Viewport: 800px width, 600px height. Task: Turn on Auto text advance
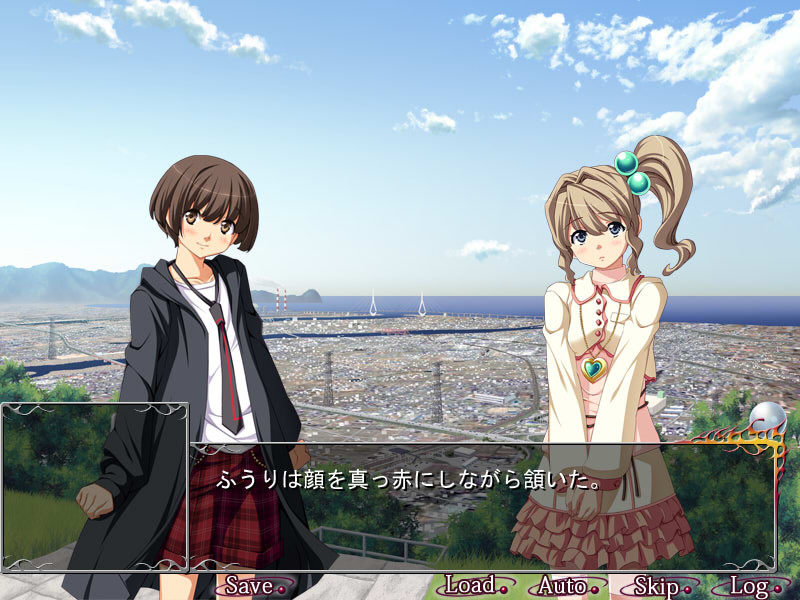562,585
